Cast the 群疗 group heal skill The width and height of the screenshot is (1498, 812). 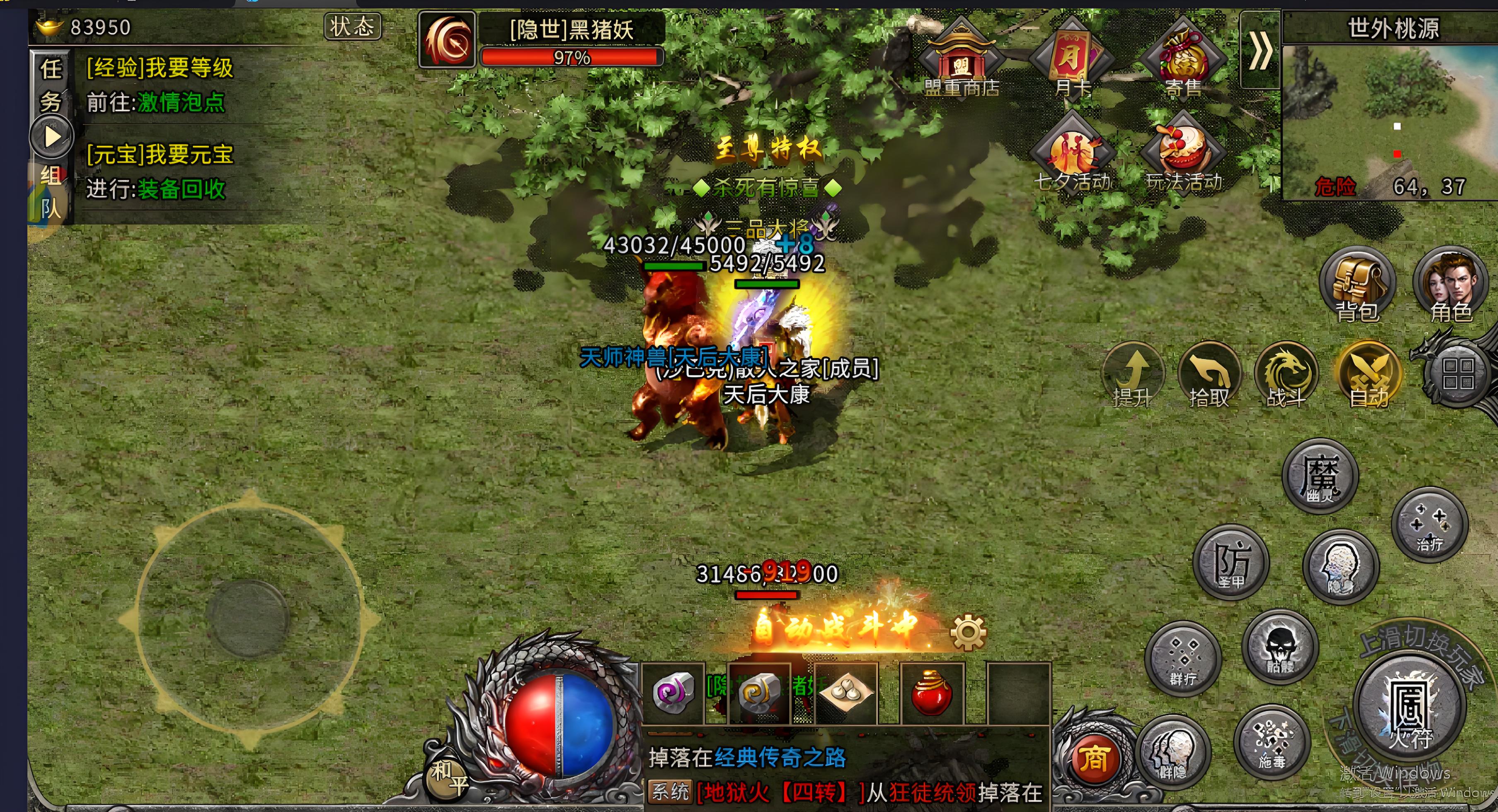tap(1183, 658)
